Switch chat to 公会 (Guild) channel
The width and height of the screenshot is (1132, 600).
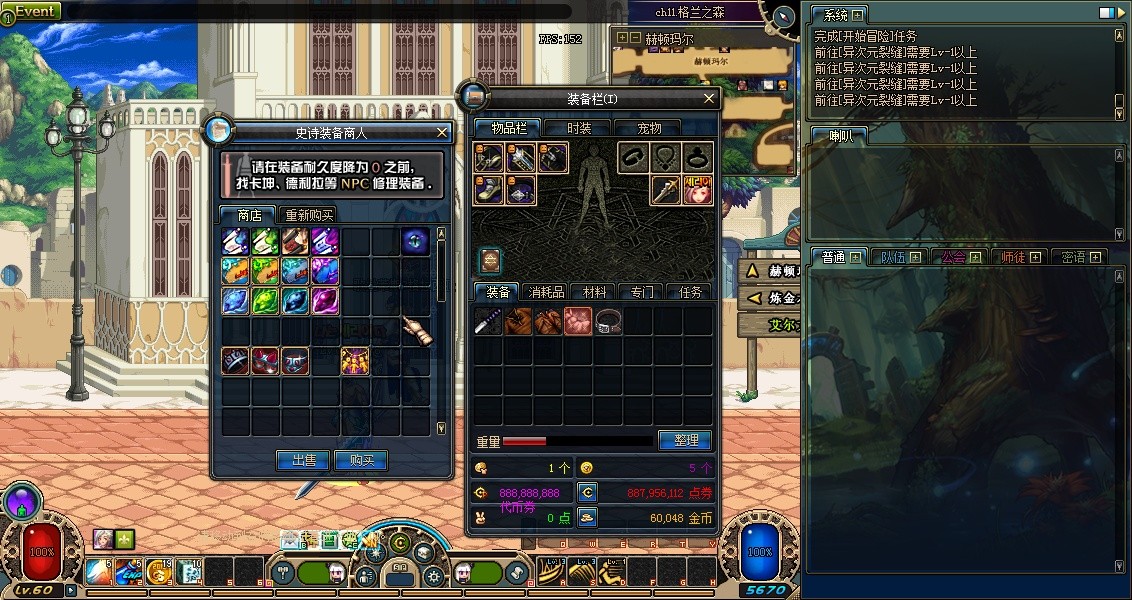pyautogui.click(x=954, y=257)
